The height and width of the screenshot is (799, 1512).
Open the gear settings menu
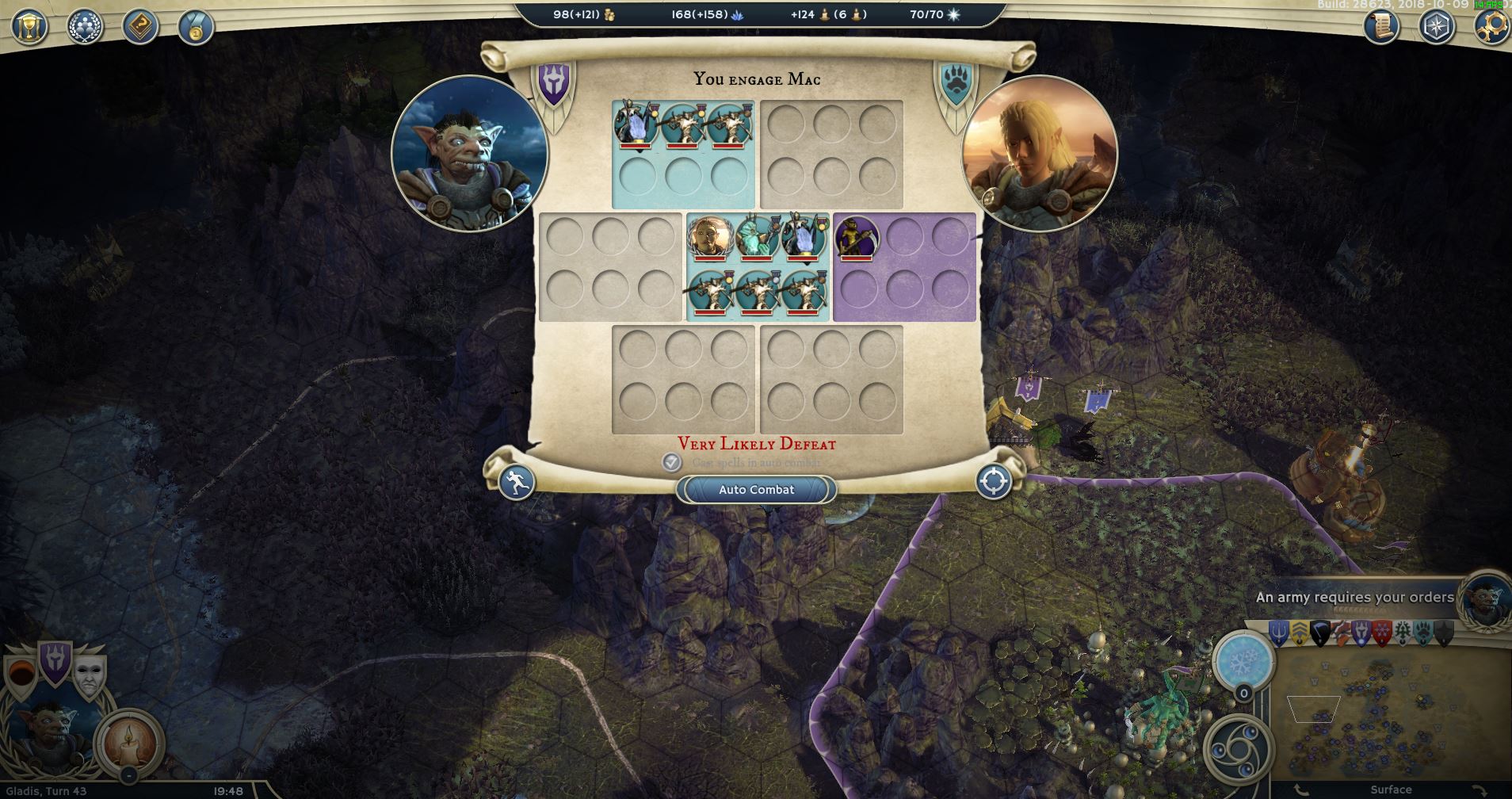coord(1490,27)
